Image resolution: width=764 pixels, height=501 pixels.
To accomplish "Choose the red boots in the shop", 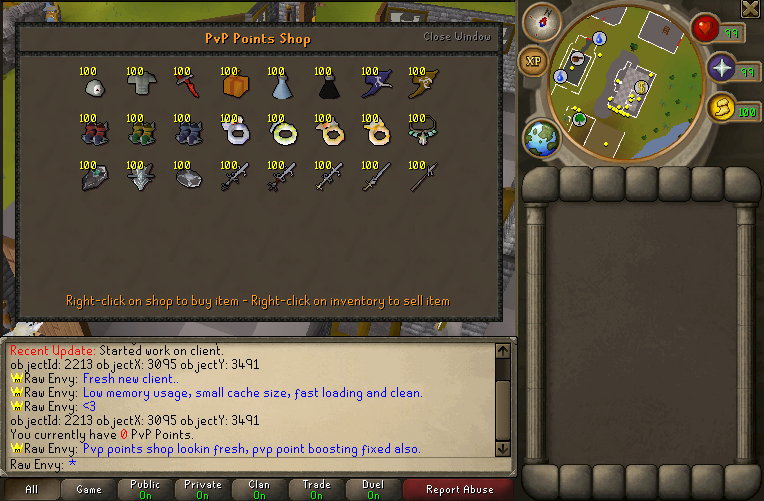I will pyautogui.click(x=93, y=133).
